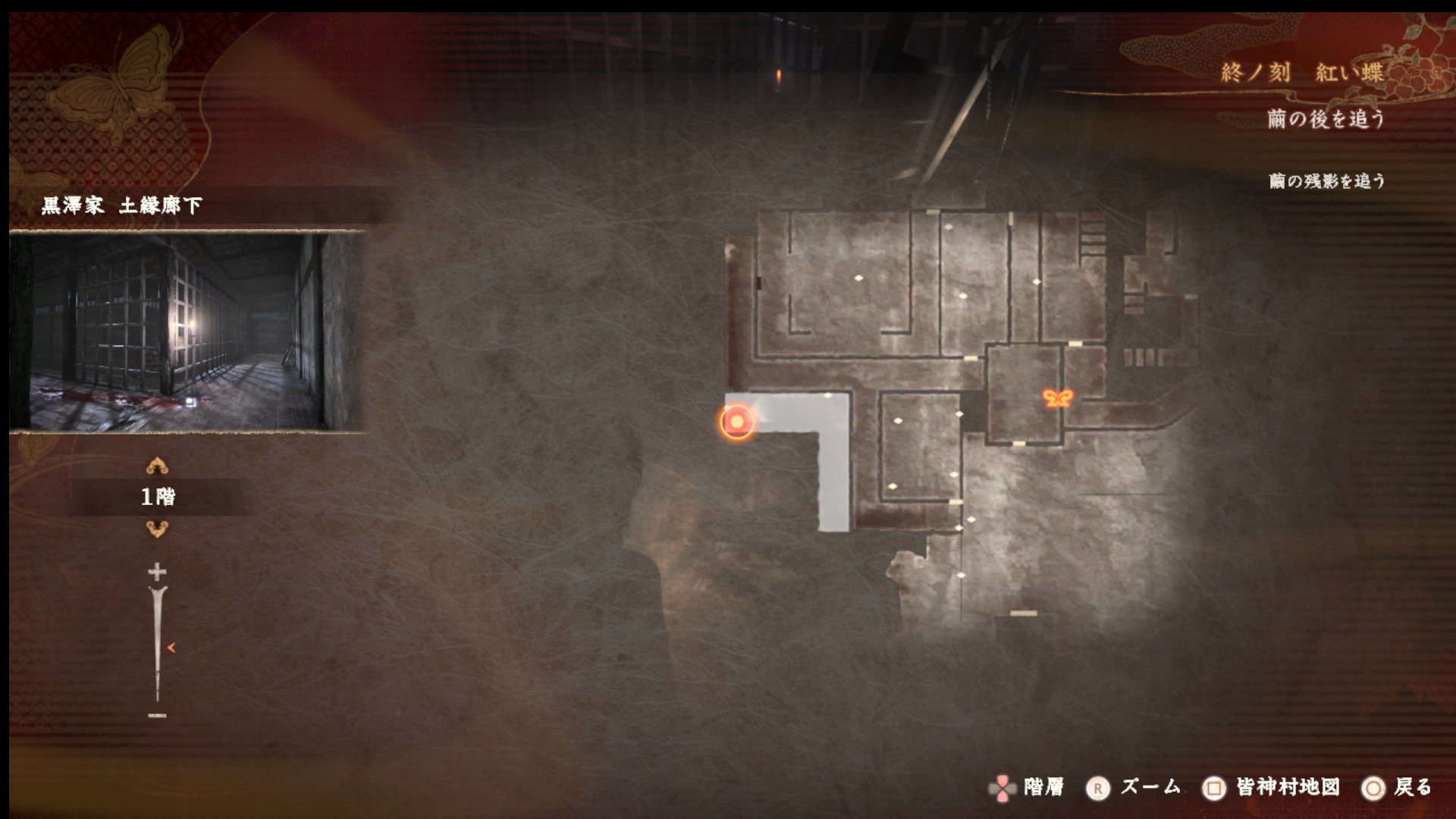Click the ズーム zoom label
Viewport: 1456px width, 819px height.
[x=1150, y=787]
